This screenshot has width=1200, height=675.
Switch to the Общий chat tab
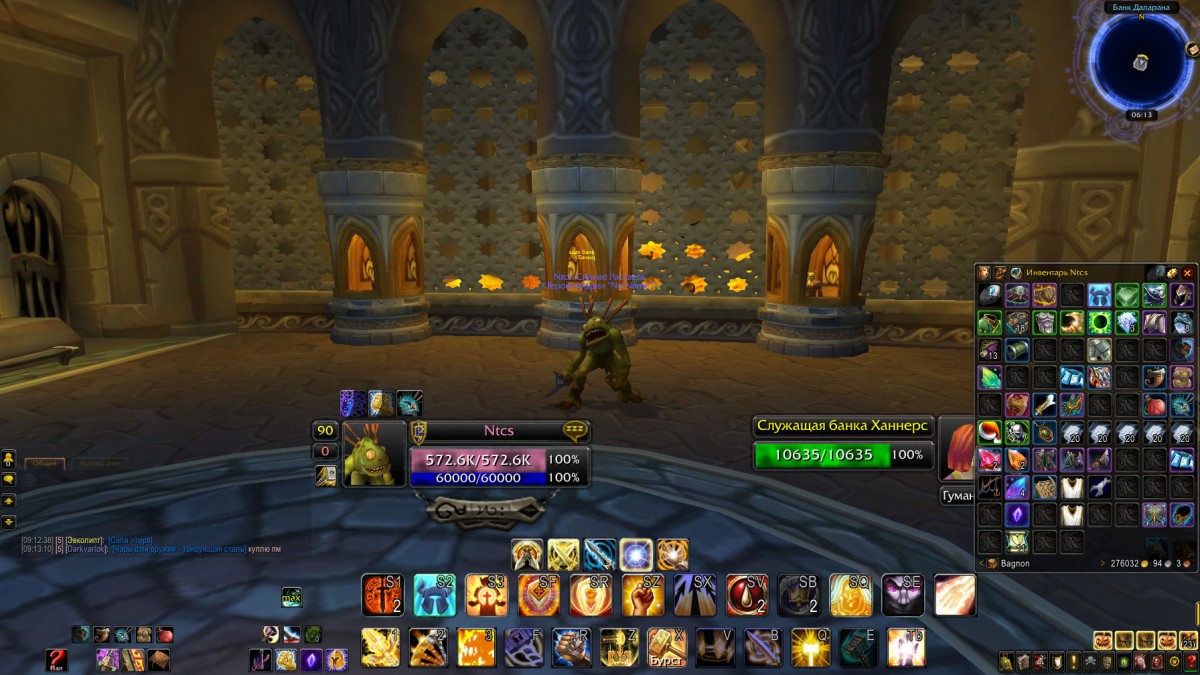coord(45,464)
